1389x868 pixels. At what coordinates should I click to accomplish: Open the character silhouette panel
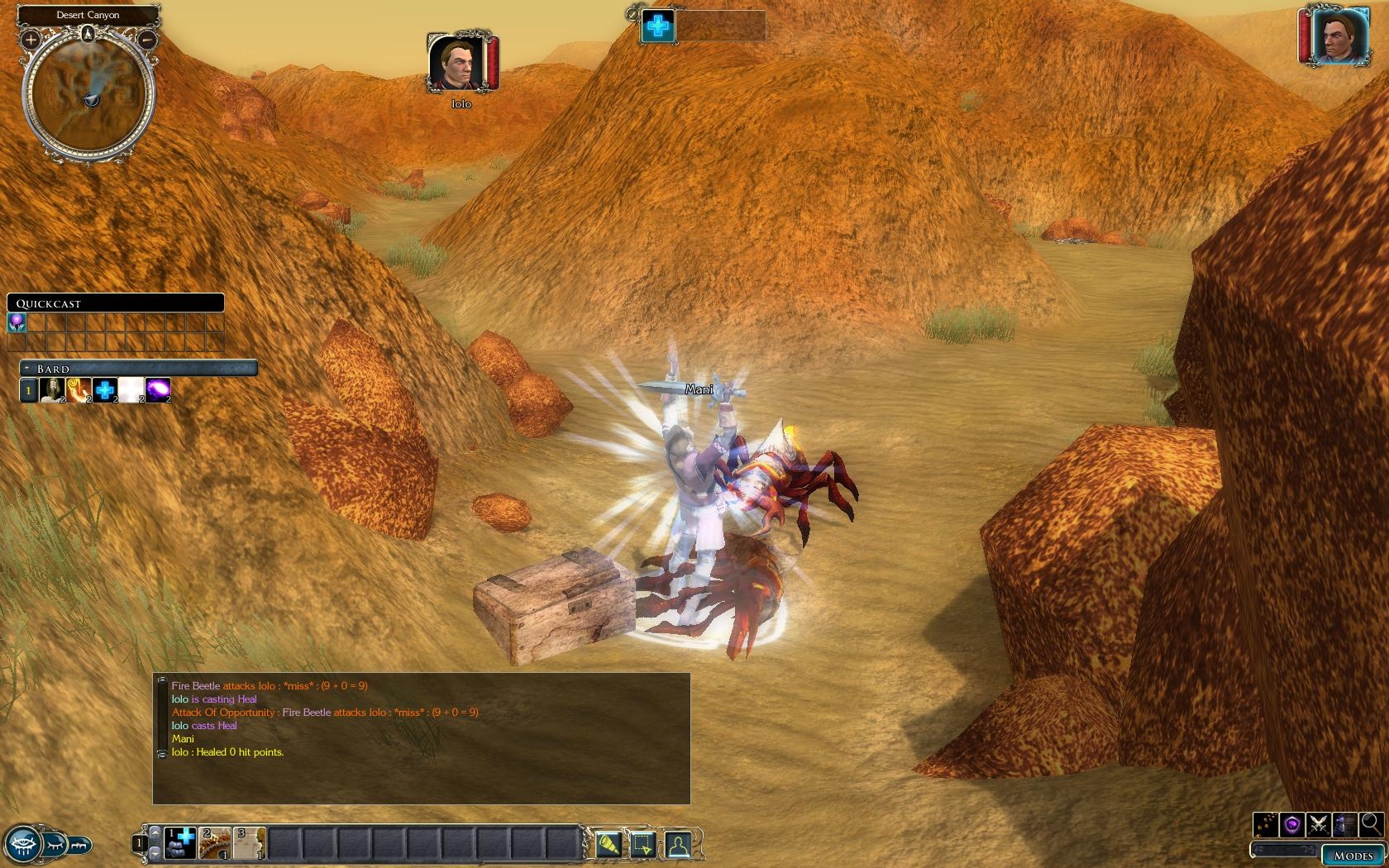point(678,844)
